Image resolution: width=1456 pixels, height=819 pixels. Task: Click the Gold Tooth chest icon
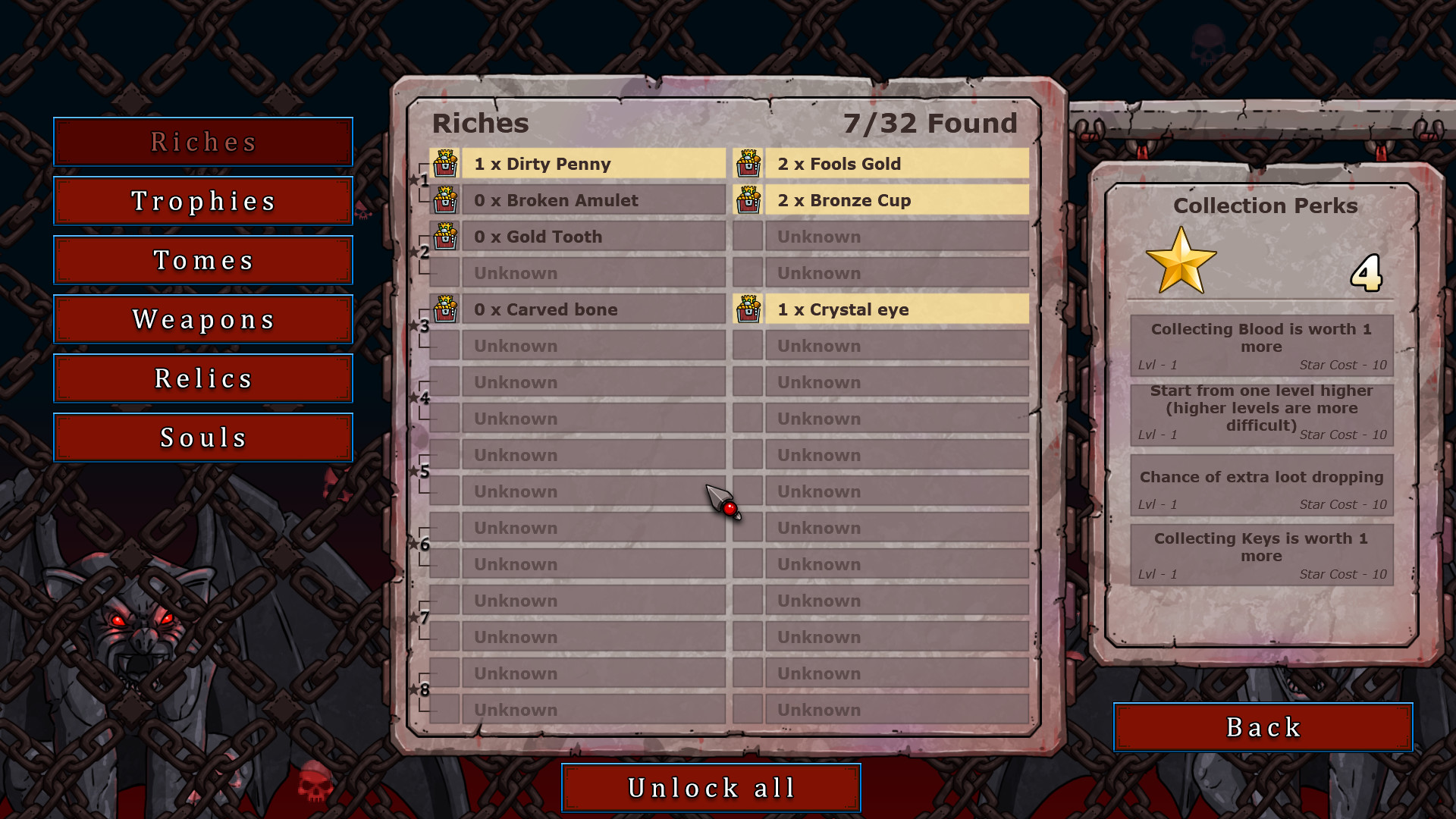[447, 236]
